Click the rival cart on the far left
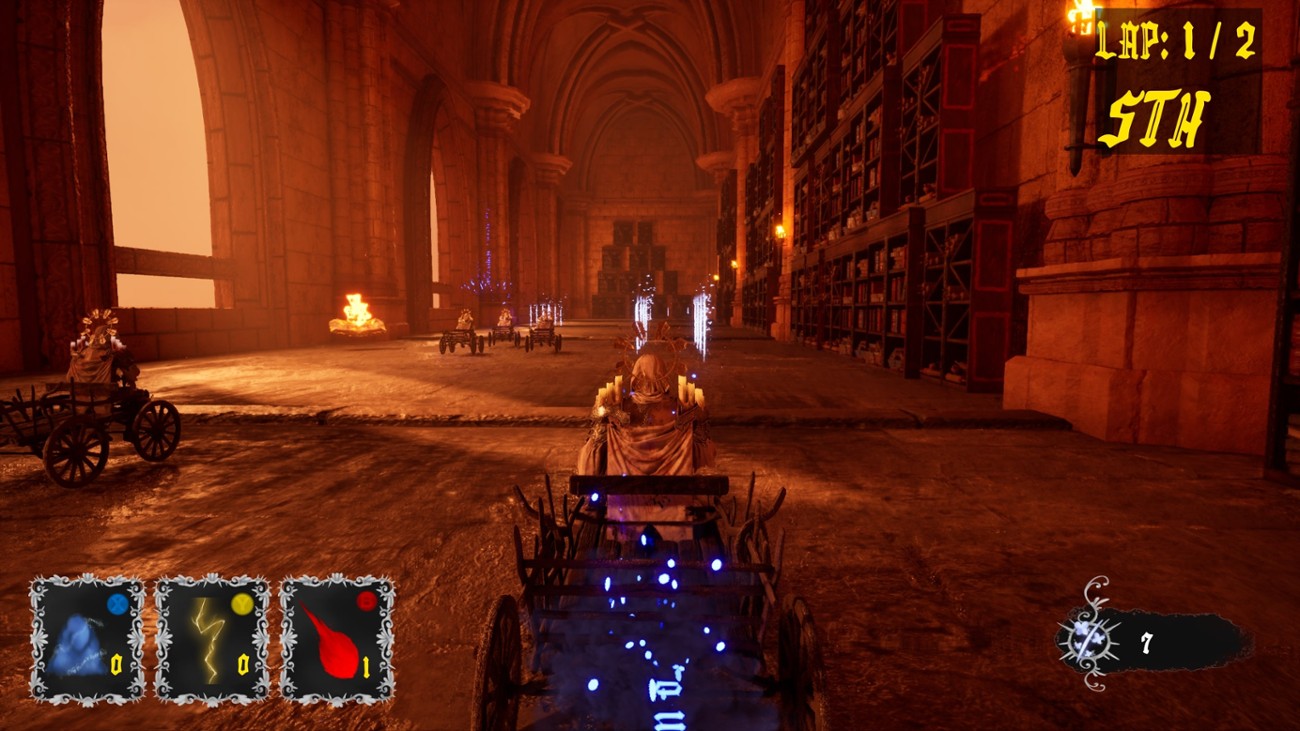1300x731 pixels. click(x=90, y=400)
